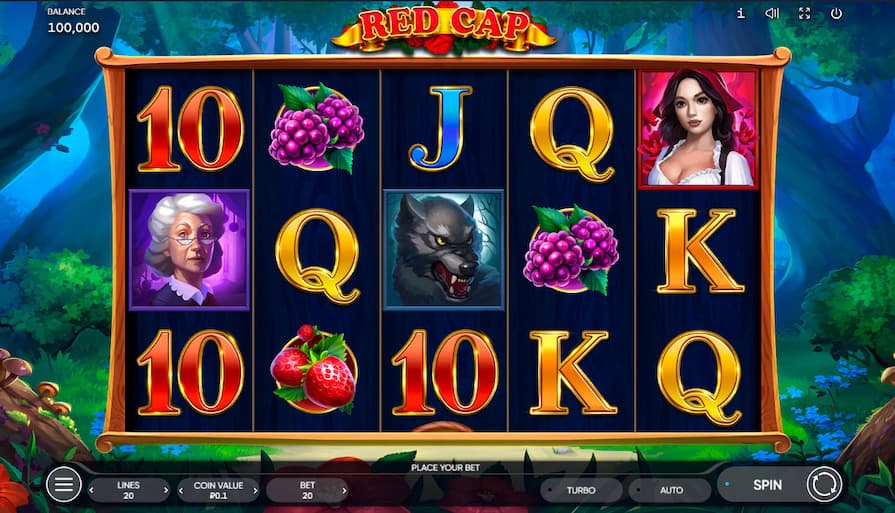Spin the reels with the SPIN button
The image size is (895, 513).
[x=767, y=485]
